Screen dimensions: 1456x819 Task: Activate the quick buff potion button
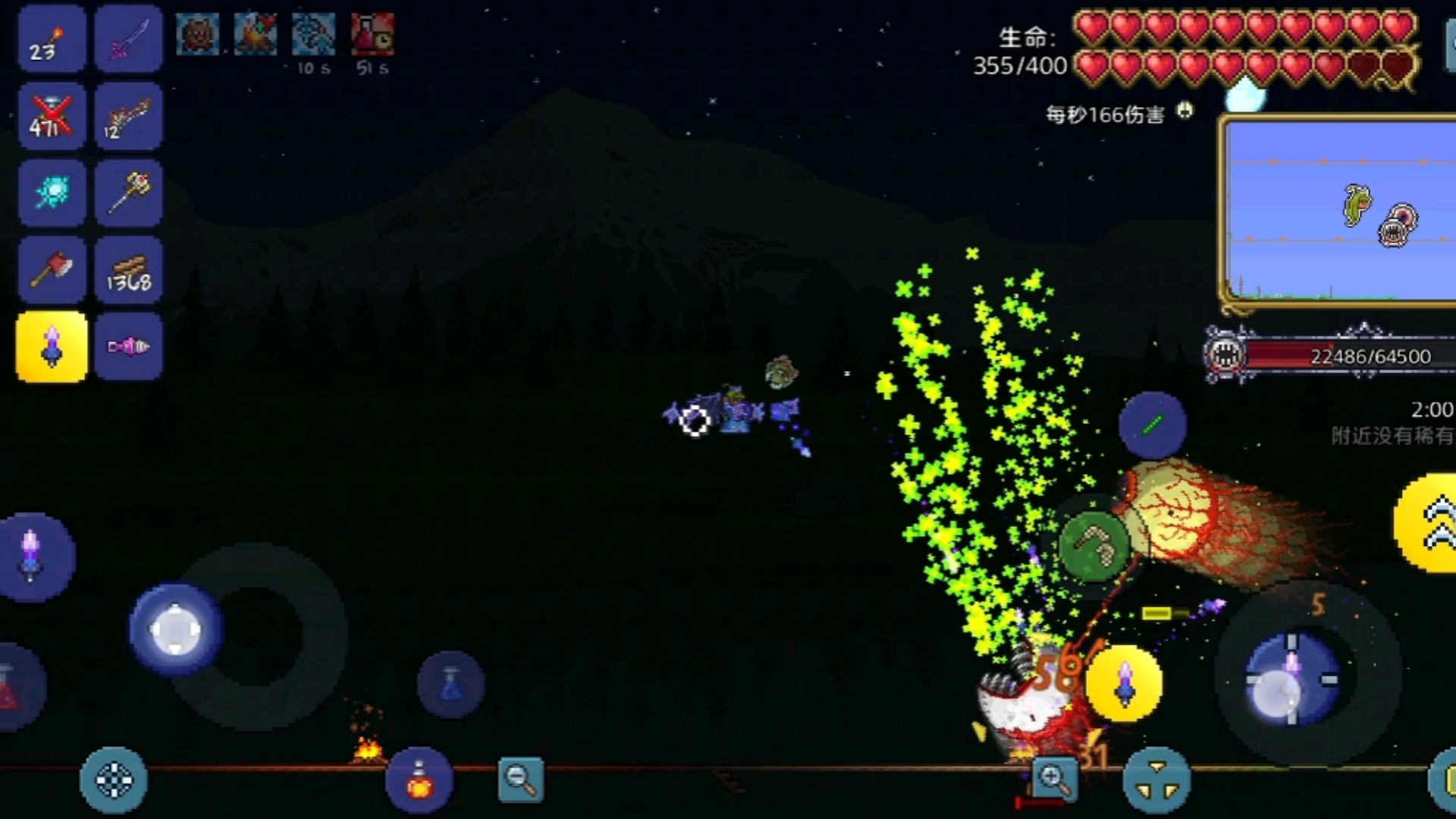pyautogui.click(x=419, y=781)
